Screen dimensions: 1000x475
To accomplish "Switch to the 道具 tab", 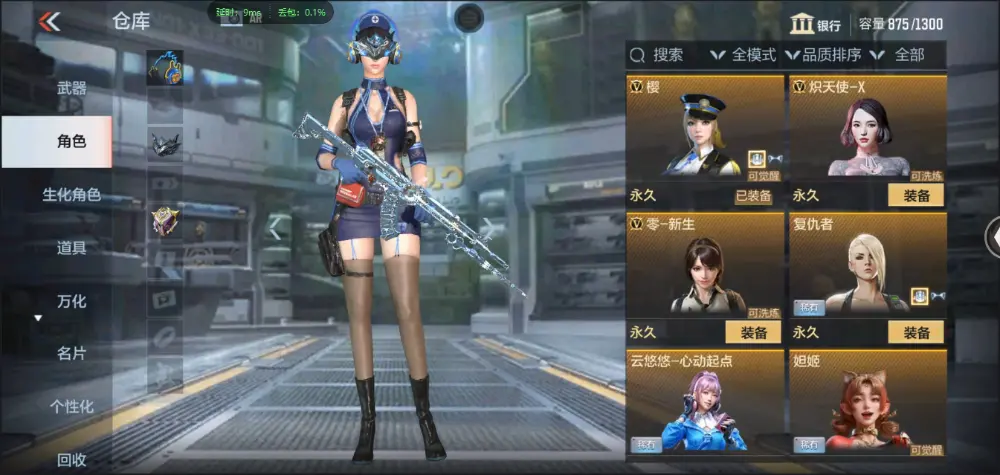I will click(x=71, y=248).
